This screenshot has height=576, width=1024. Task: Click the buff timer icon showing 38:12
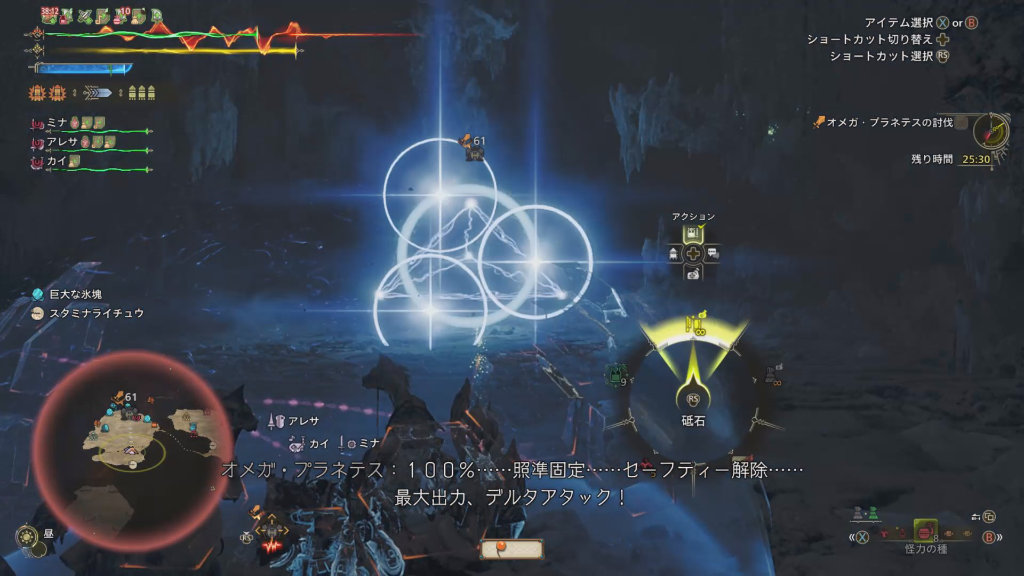click(50, 16)
